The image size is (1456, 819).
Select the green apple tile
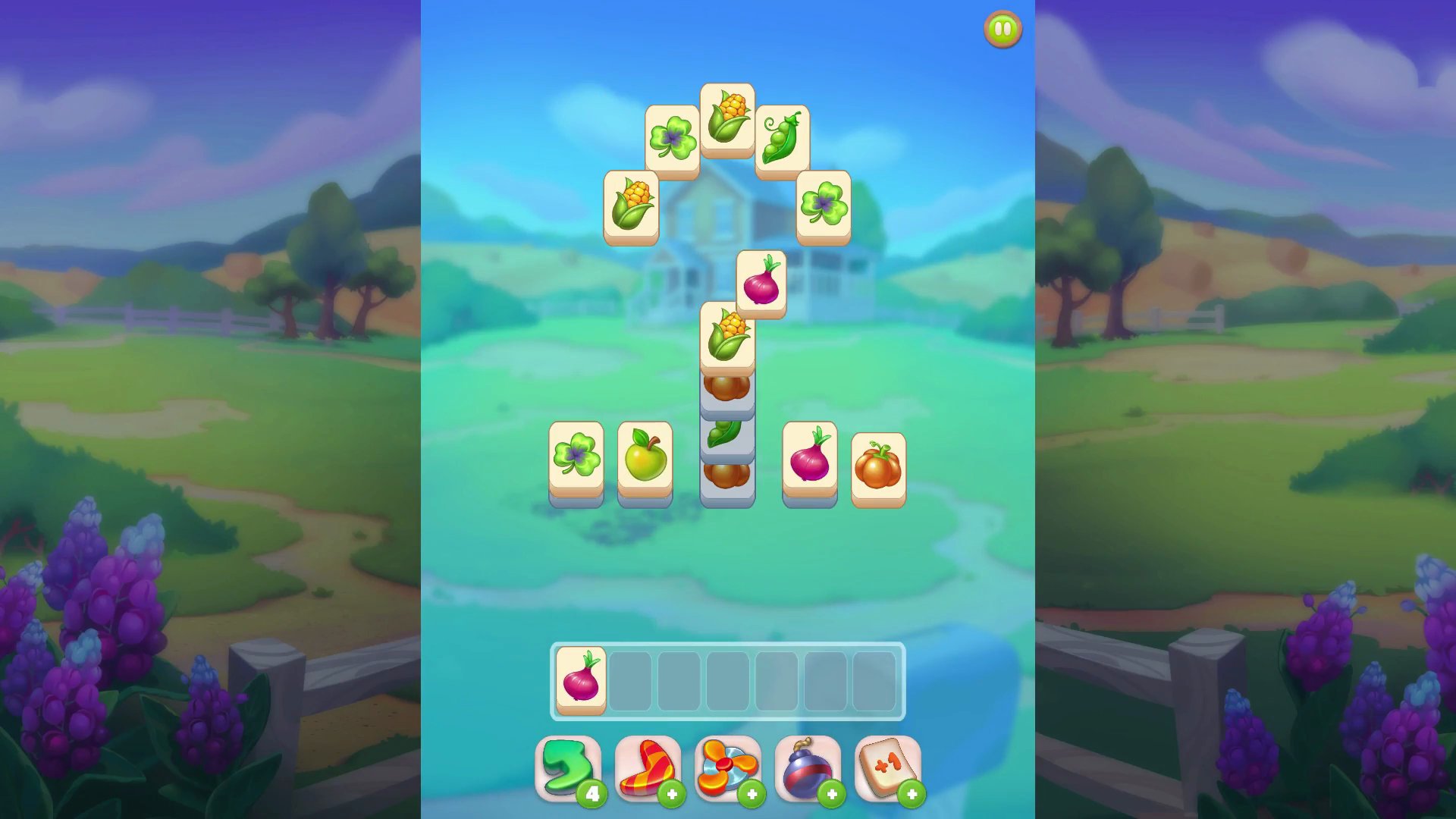(645, 458)
